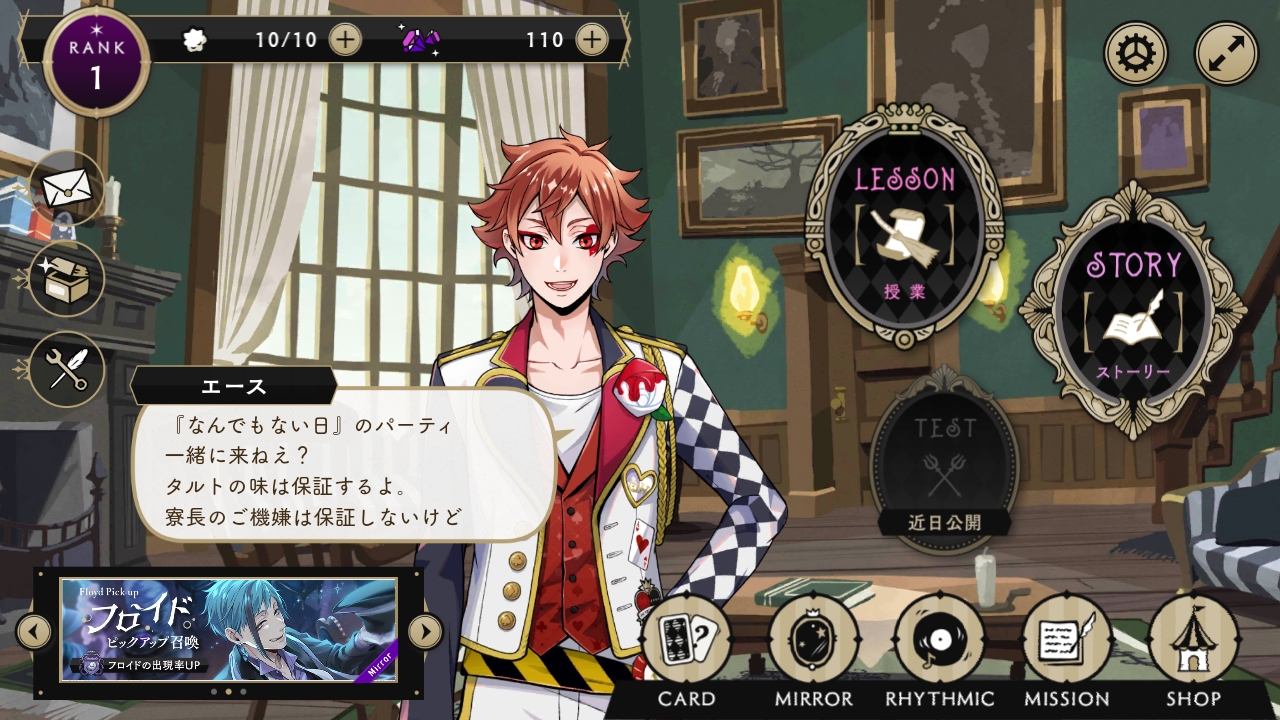Image resolution: width=1280 pixels, height=720 pixels.
Task: View the Mission list
Action: pos(1067,640)
